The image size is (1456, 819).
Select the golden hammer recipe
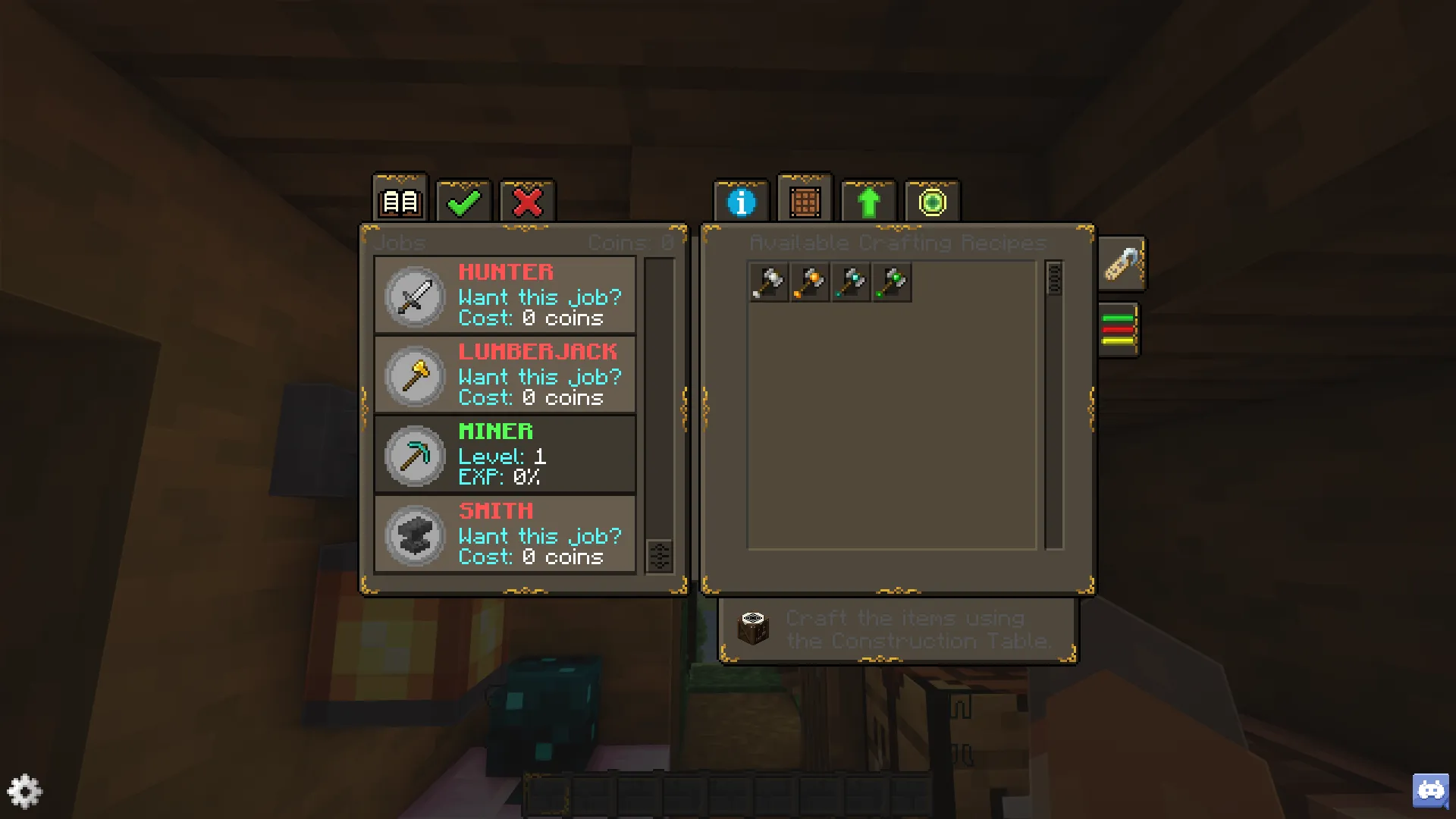809,281
